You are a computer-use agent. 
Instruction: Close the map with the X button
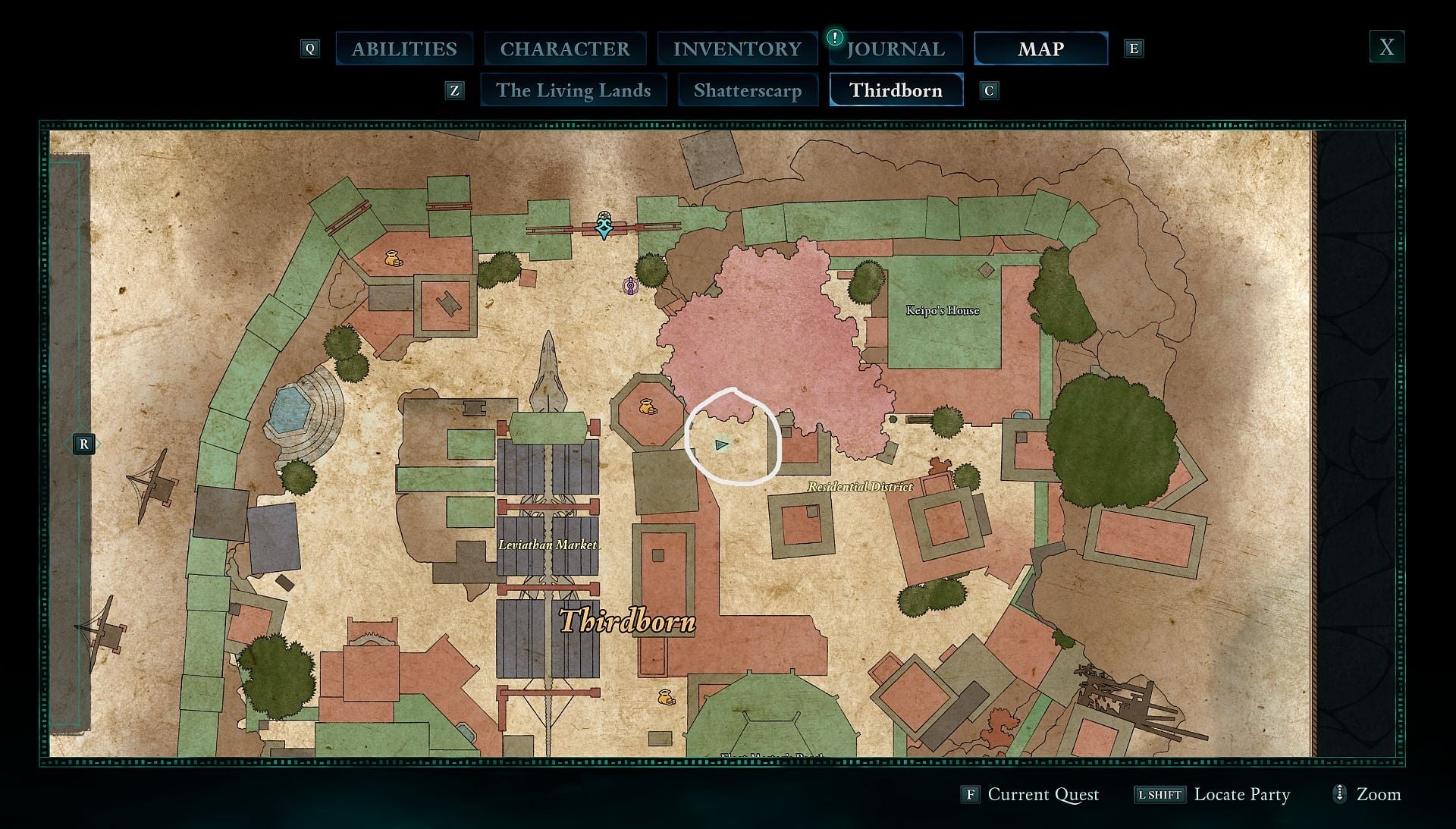(x=1387, y=47)
